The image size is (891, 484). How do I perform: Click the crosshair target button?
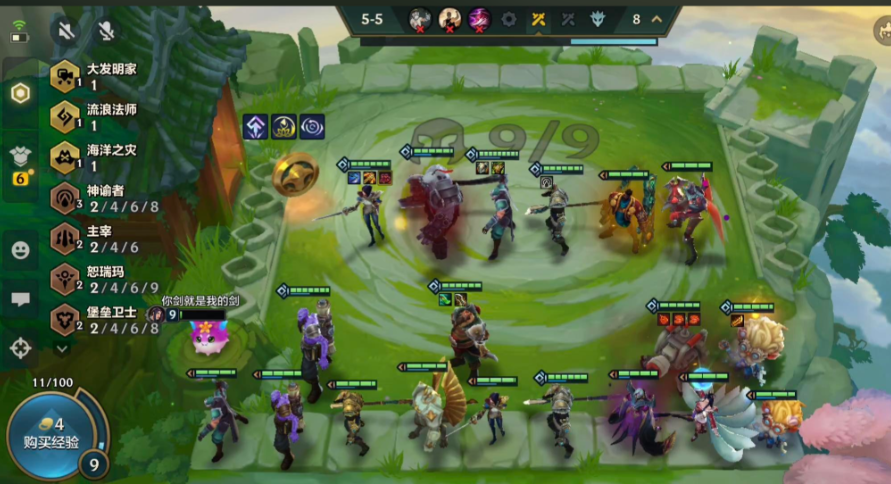(20, 348)
